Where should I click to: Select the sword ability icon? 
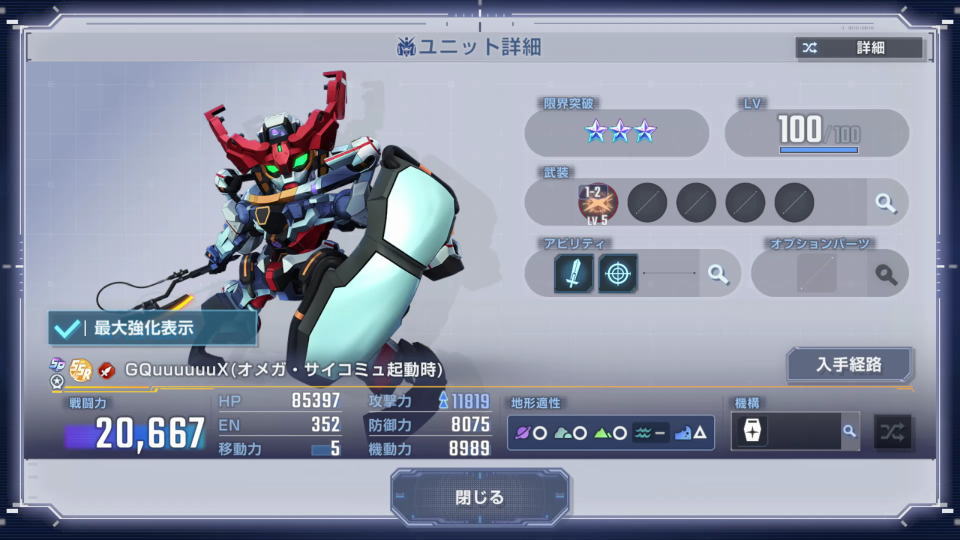574,273
